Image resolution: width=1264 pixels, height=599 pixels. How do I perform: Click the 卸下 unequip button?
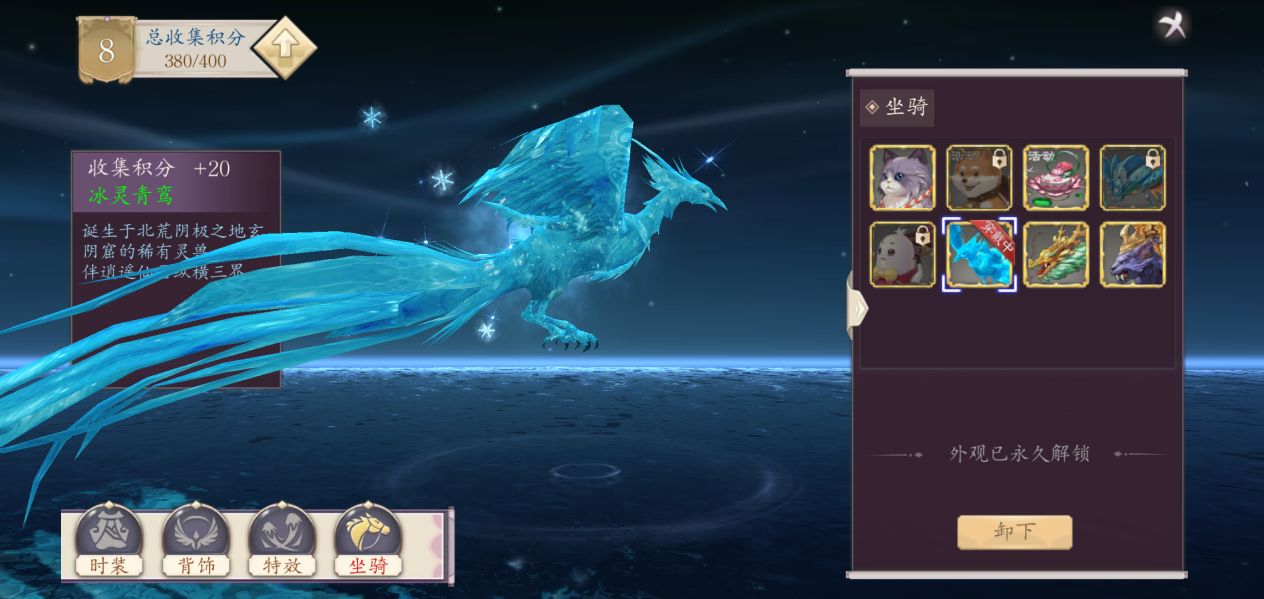pos(1014,532)
